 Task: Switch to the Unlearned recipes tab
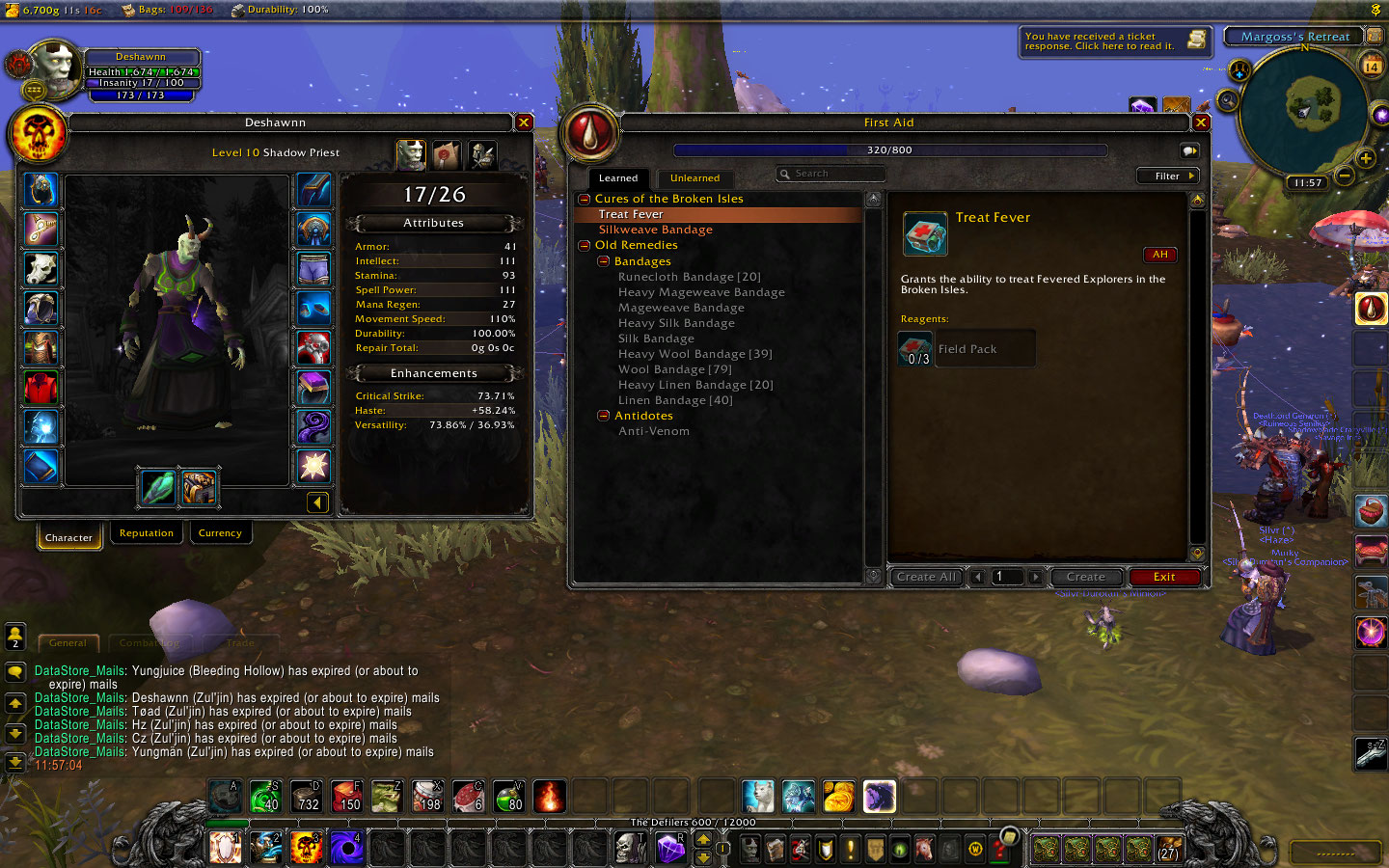tap(694, 178)
